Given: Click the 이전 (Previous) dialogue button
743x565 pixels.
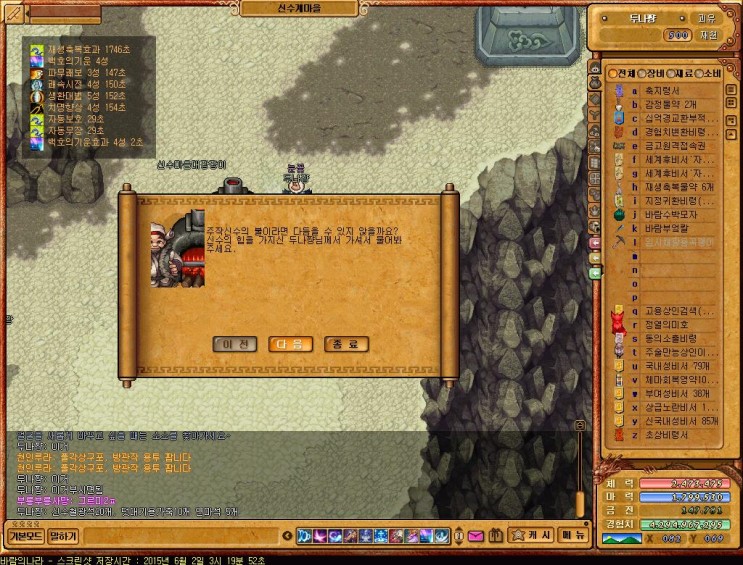Looking at the screenshot, I should click(236, 344).
